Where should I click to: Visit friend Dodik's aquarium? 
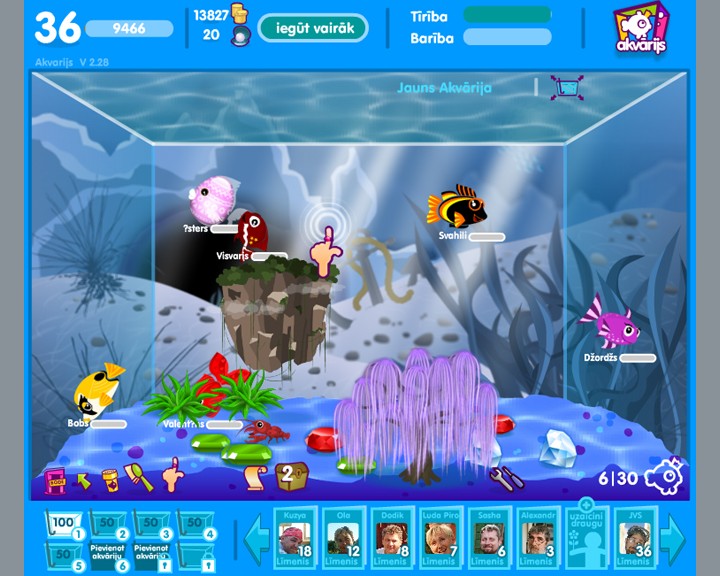(x=389, y=539)
